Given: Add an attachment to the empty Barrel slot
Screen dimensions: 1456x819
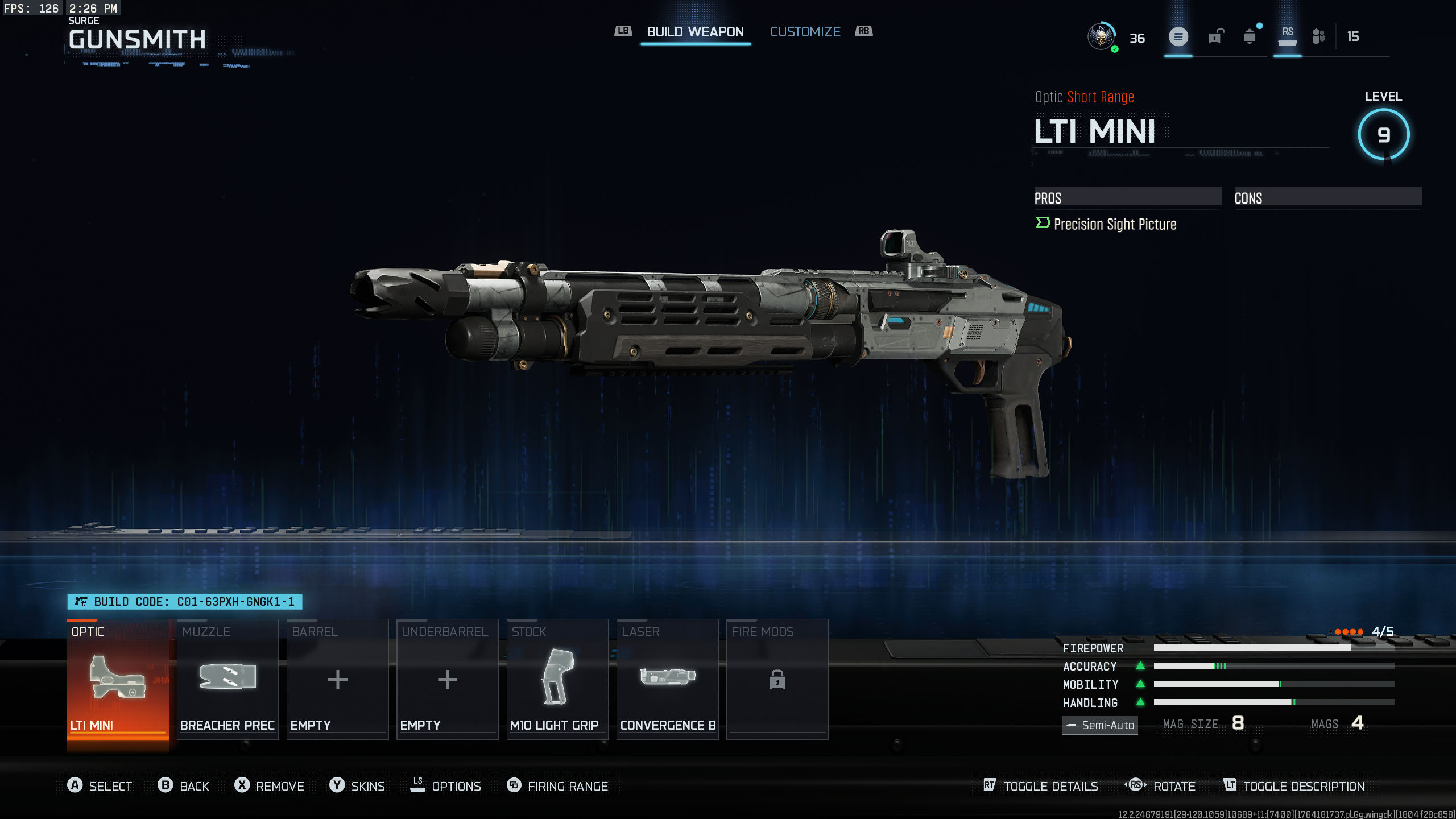Looking at the screenshot, I should [x=337, y=680].
